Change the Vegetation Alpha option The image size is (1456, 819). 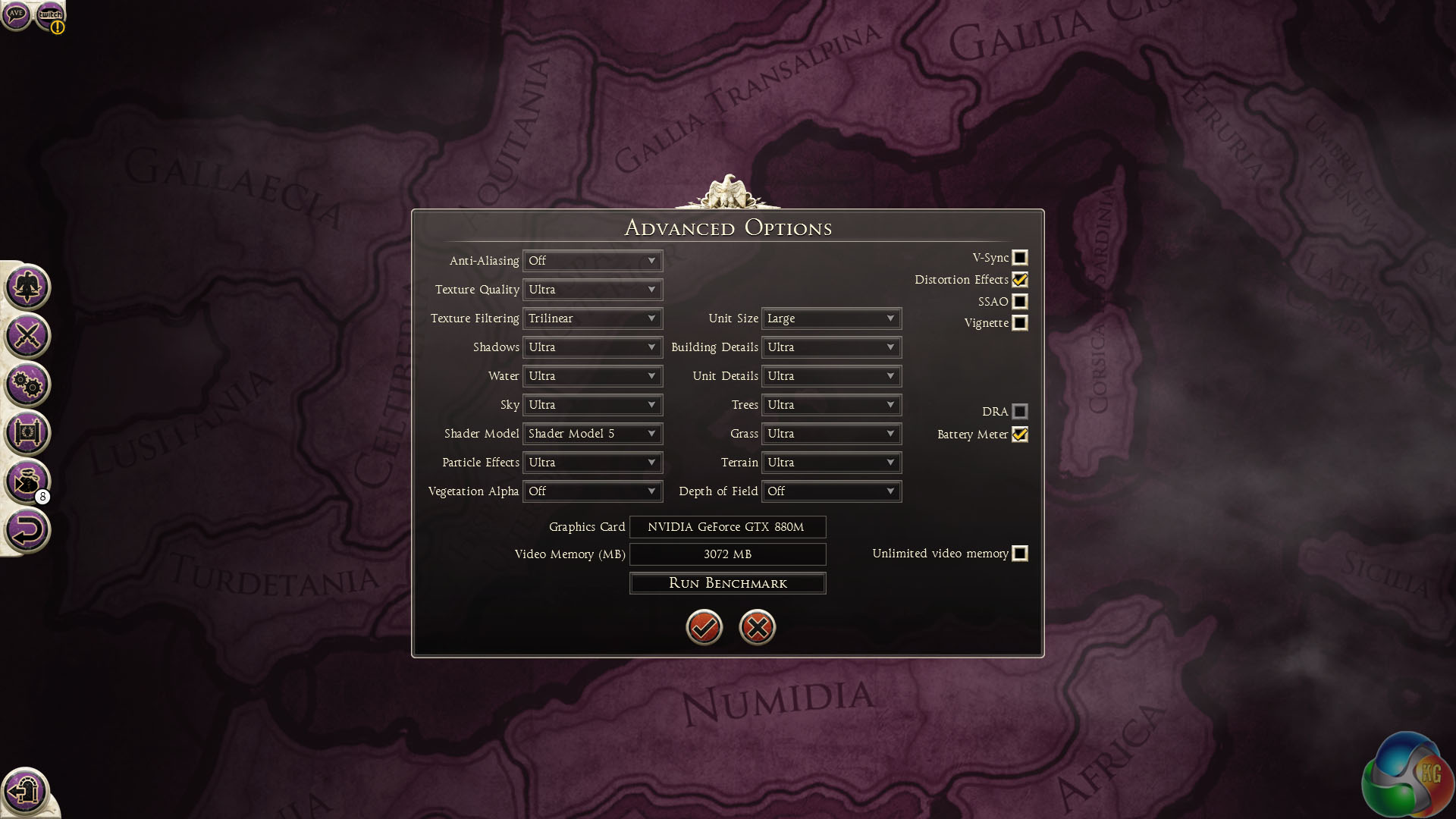coord(592,491)
